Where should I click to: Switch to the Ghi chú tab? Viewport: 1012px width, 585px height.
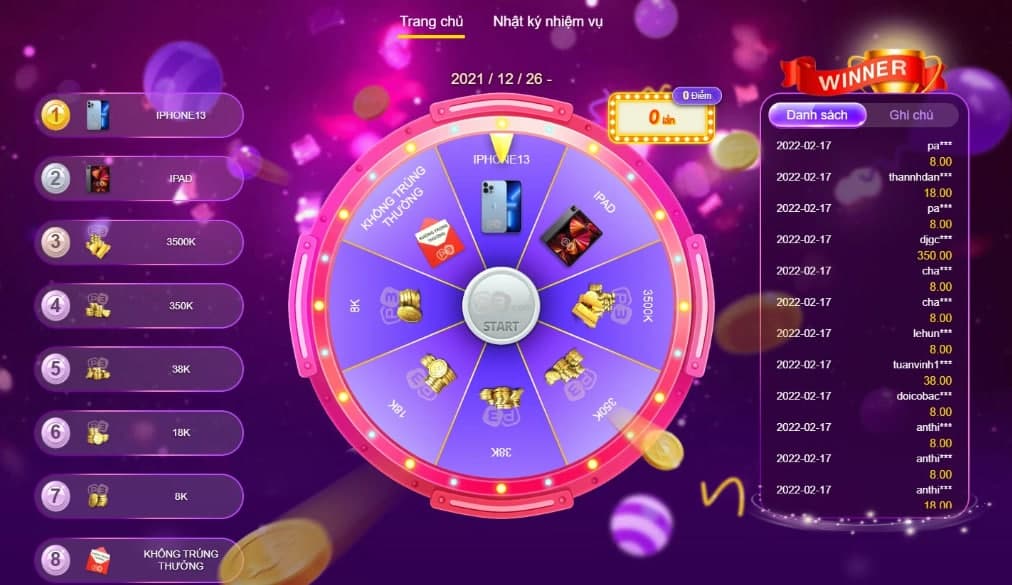click(911, 115)
